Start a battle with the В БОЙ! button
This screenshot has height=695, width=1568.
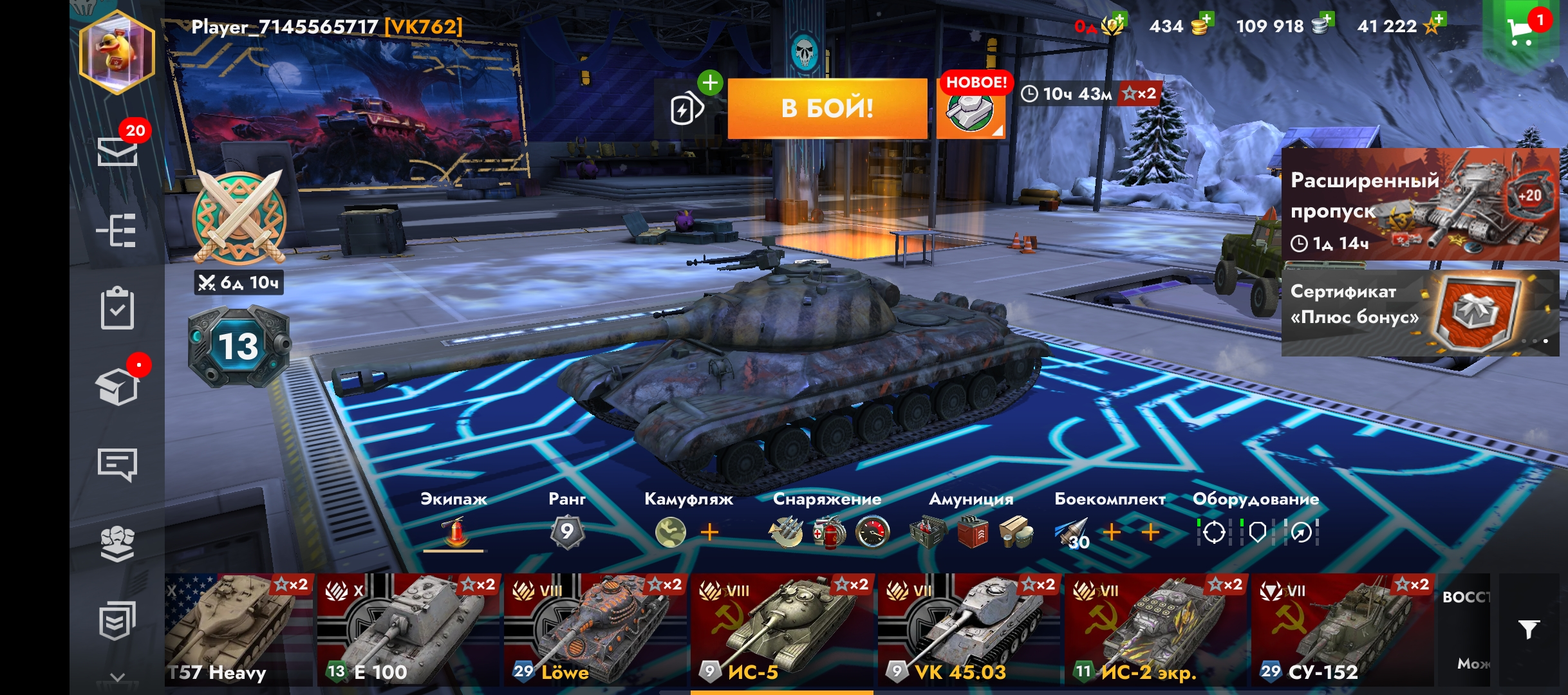click(827, 108)
